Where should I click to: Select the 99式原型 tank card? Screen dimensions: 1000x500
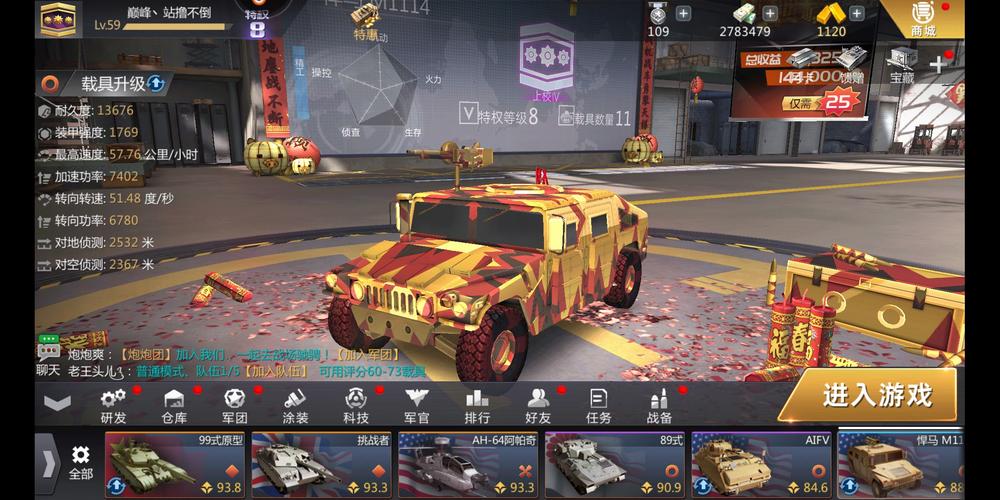click(174, 465)
